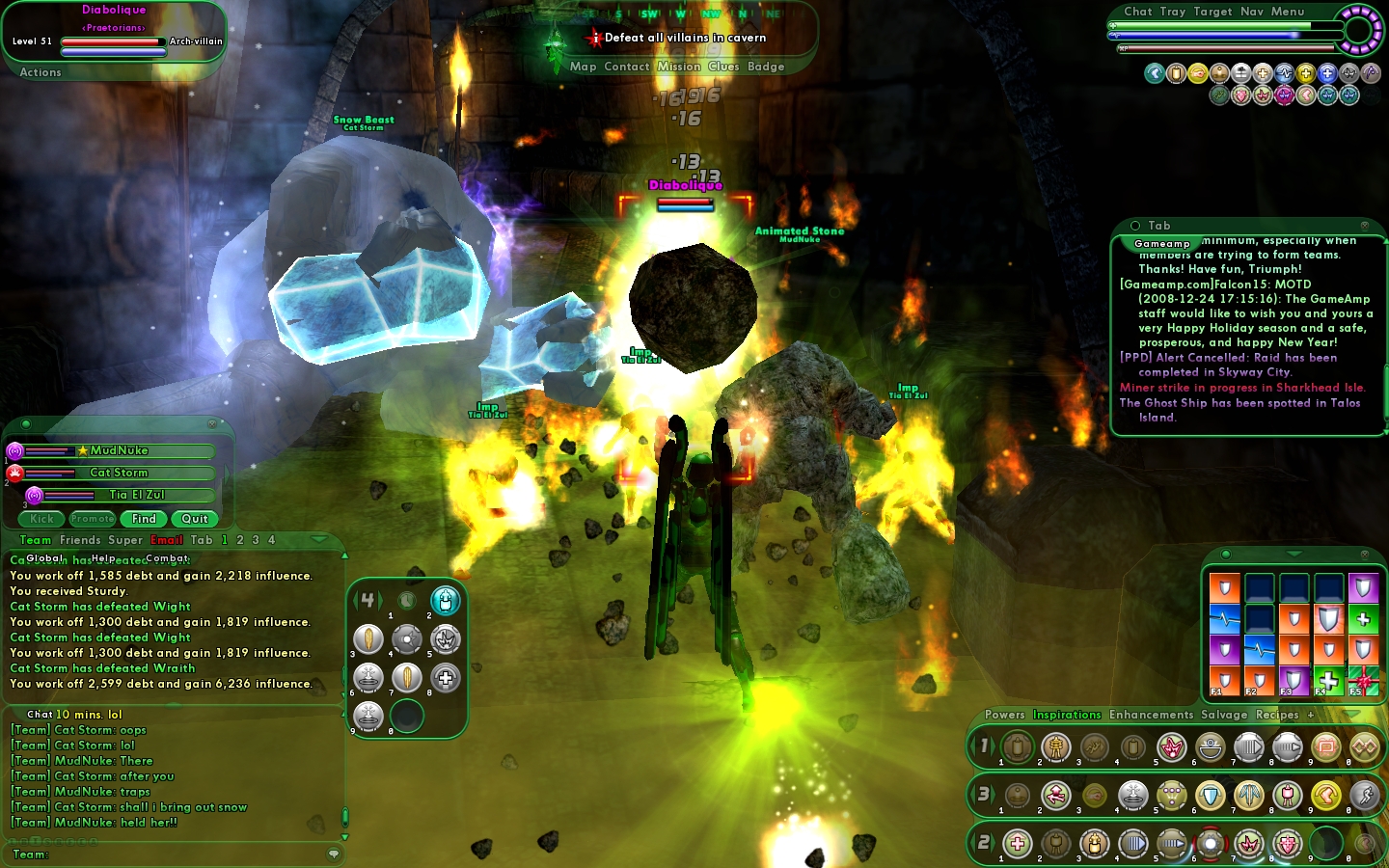Open the Contact window
Viewport: 1389px width, 868px height.
tap(626, 67)
